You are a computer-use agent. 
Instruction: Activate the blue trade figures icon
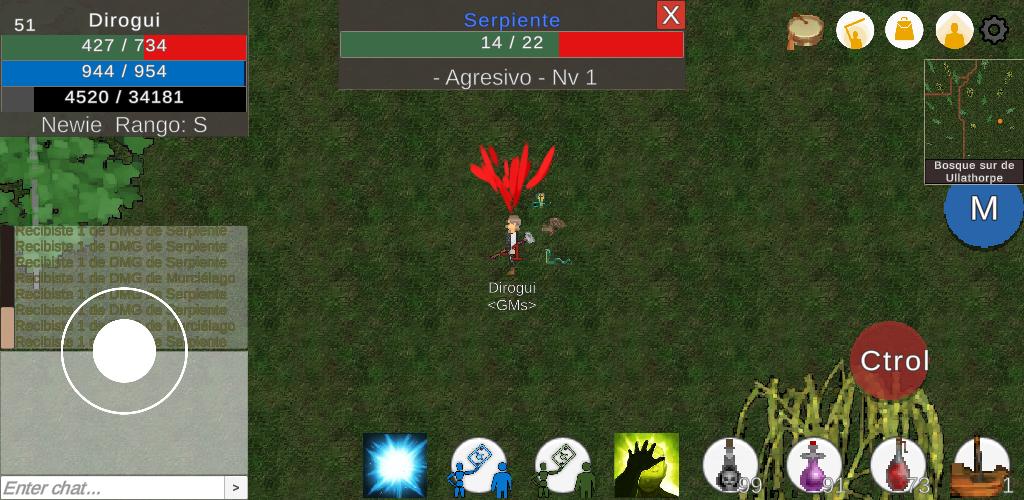click(479, 466)
